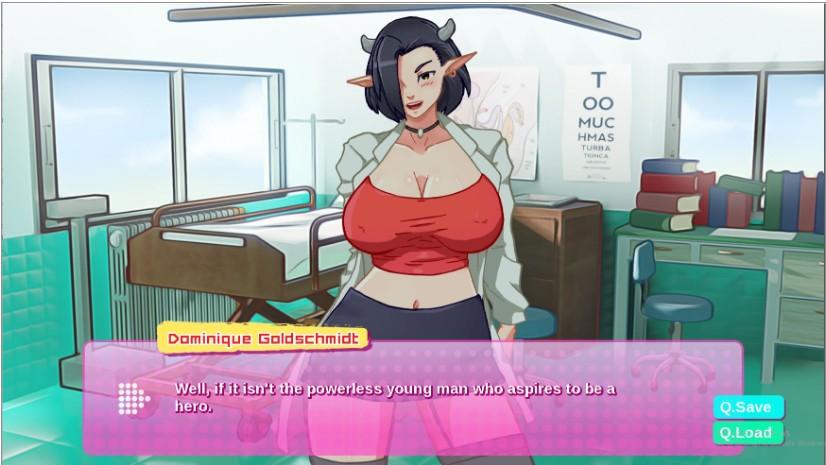Load the quick save with Q.Load
The width and height of the screenshot is (826, 465).
click(x=747, y=433)
